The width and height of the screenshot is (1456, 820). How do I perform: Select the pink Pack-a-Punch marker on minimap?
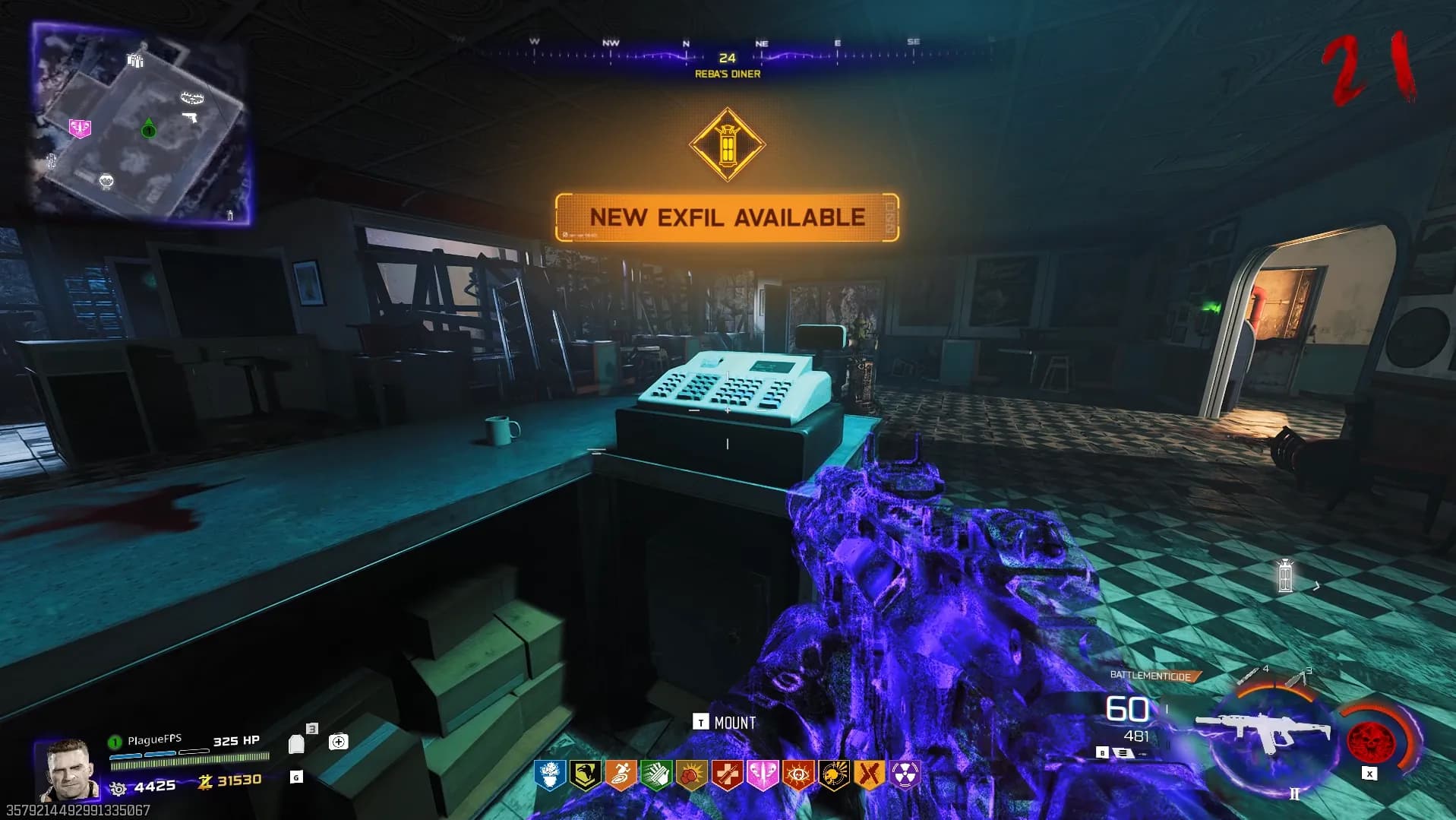point(80,128)
